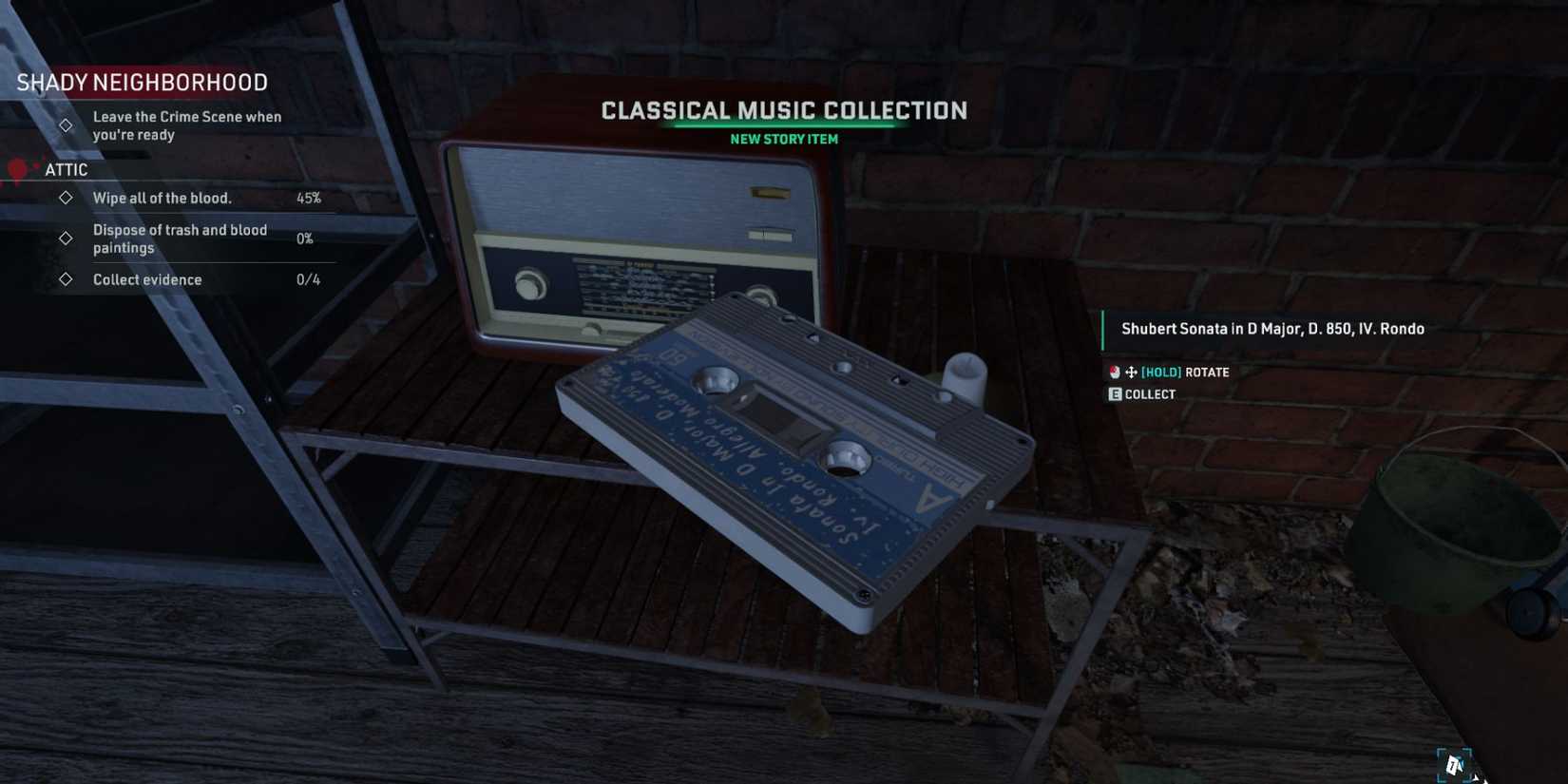Select the NEW STORY ITEM label
Screen dimensions: 1568x784
pyautogui.click(x=783, y=139)
